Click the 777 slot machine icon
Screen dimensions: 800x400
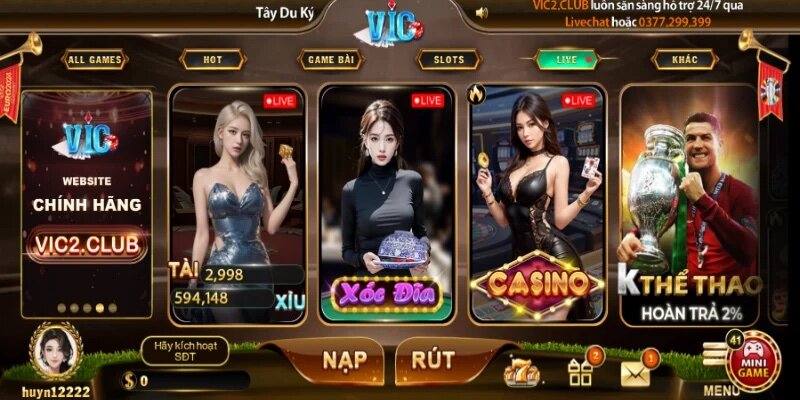[523, 373]
